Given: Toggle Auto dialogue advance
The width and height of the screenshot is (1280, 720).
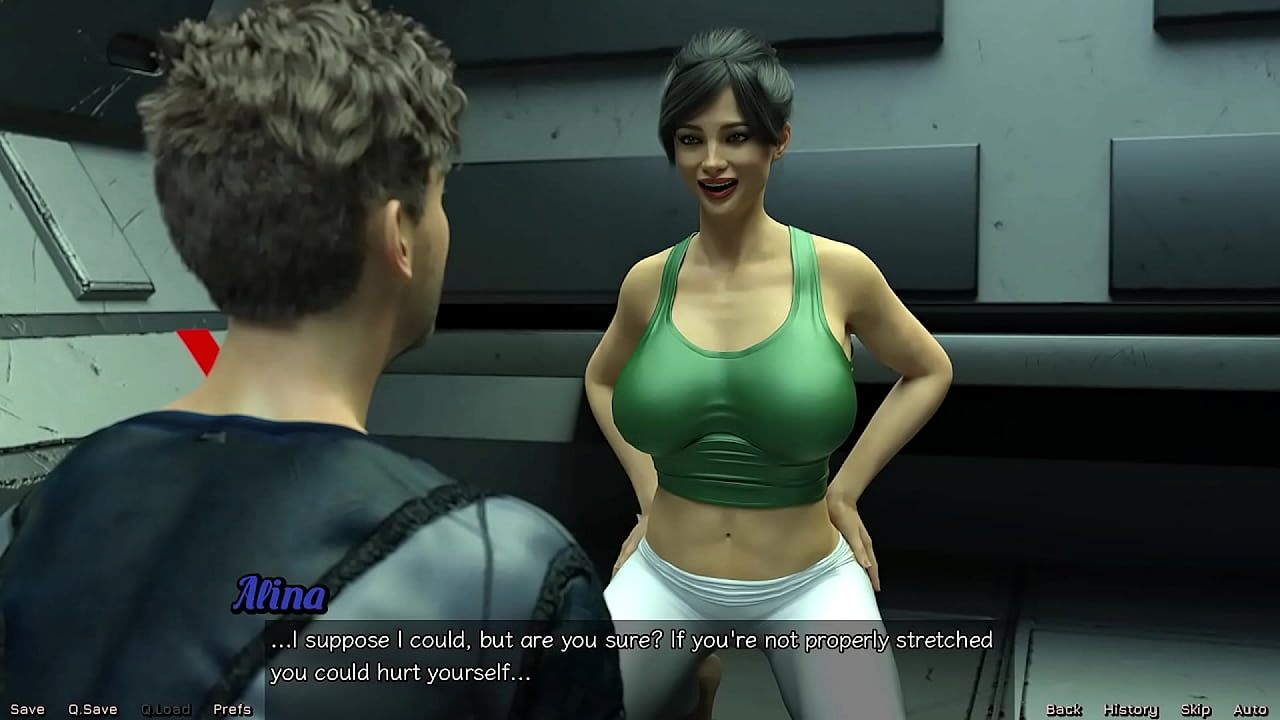Looking at the screenshot, I should click(1250, 709).
